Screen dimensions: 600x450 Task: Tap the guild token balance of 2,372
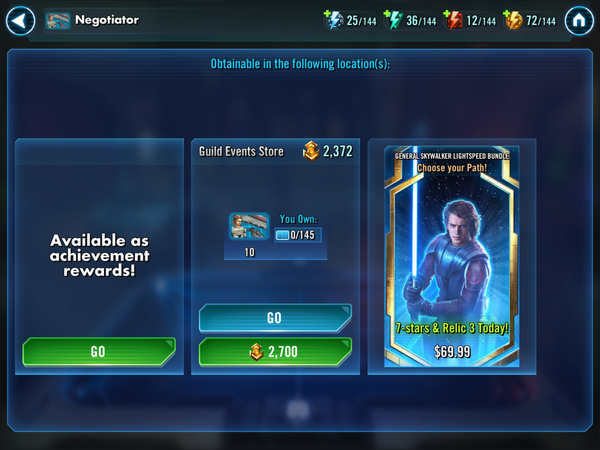pos(328,152)
